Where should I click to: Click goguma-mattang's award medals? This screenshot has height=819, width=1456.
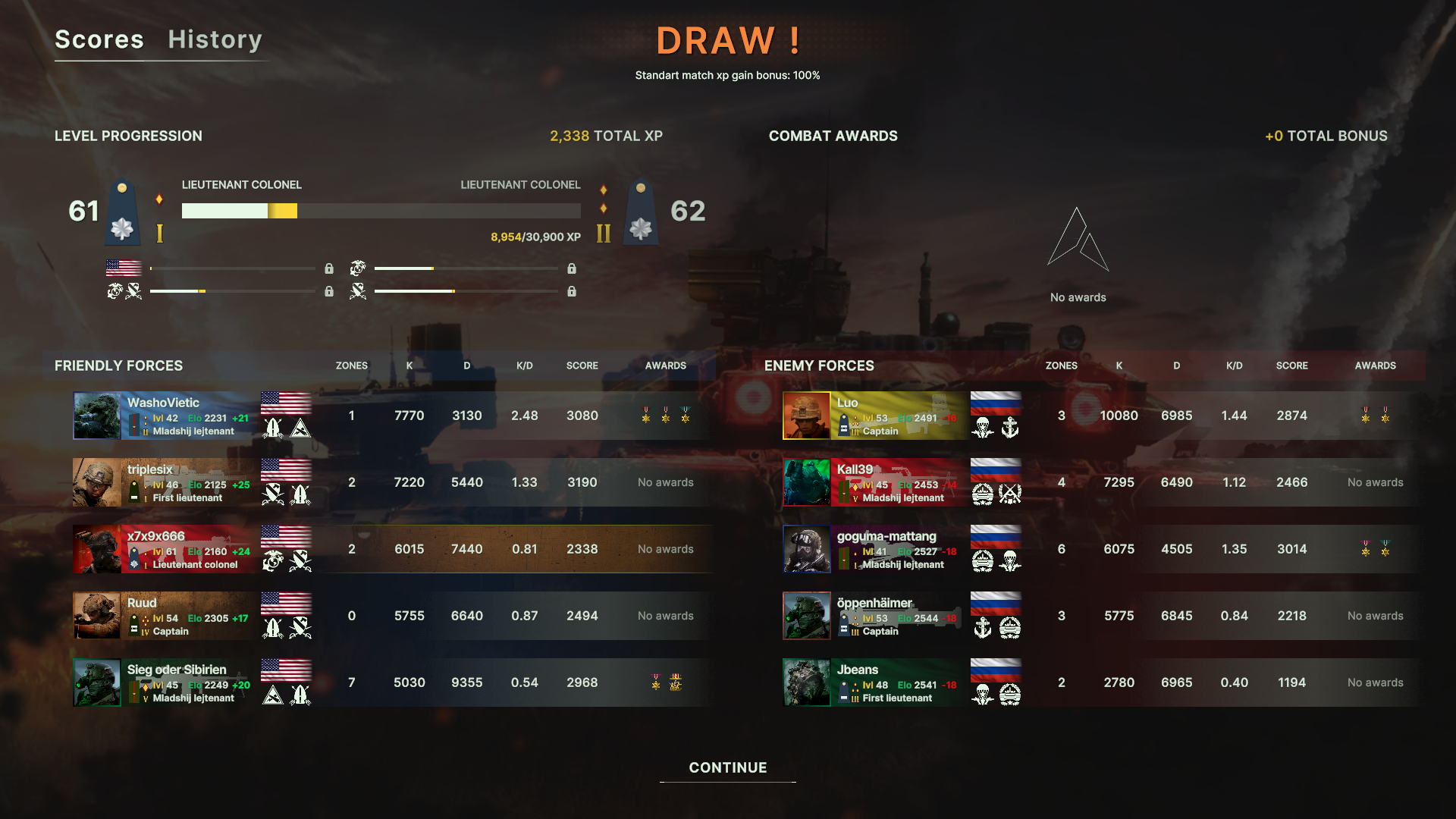1375,548
